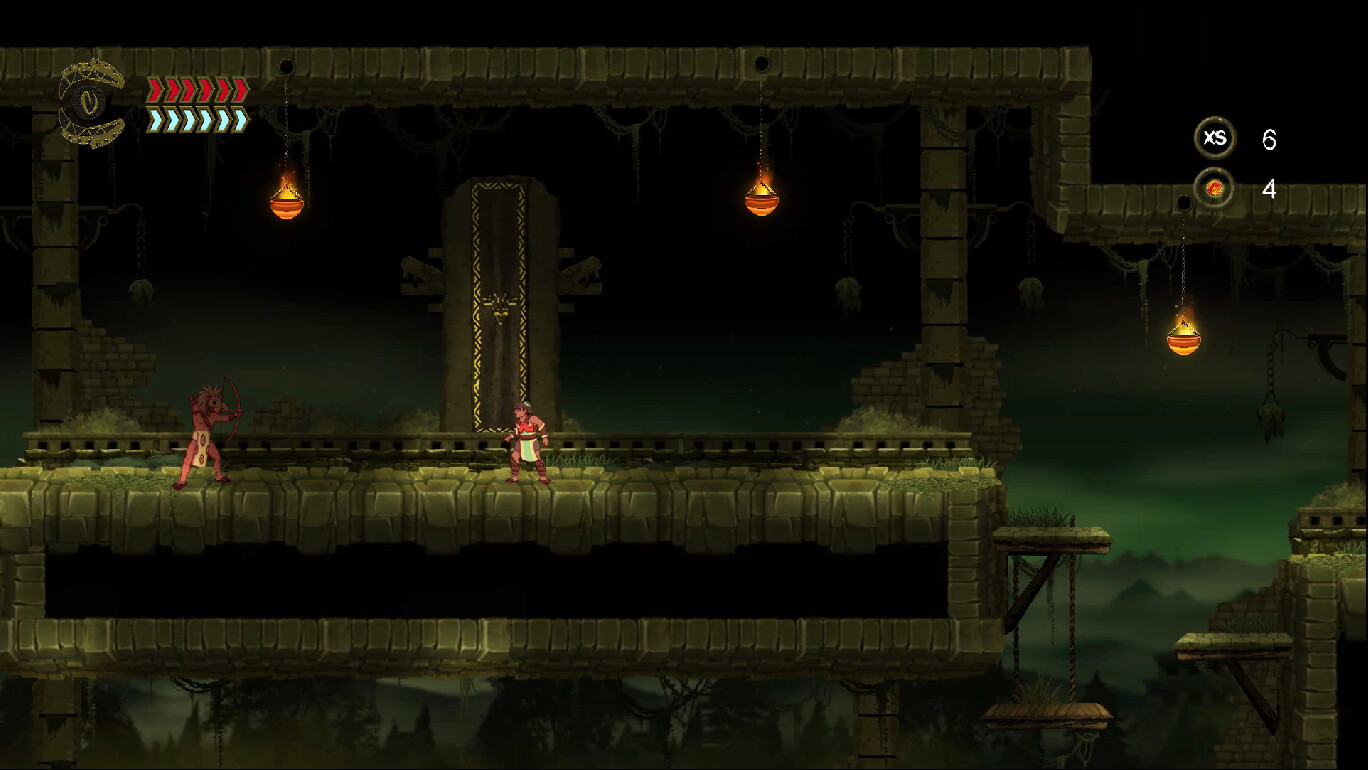
Task: Click the fiery orb collectible counter icon
Action: point(1212,187)
